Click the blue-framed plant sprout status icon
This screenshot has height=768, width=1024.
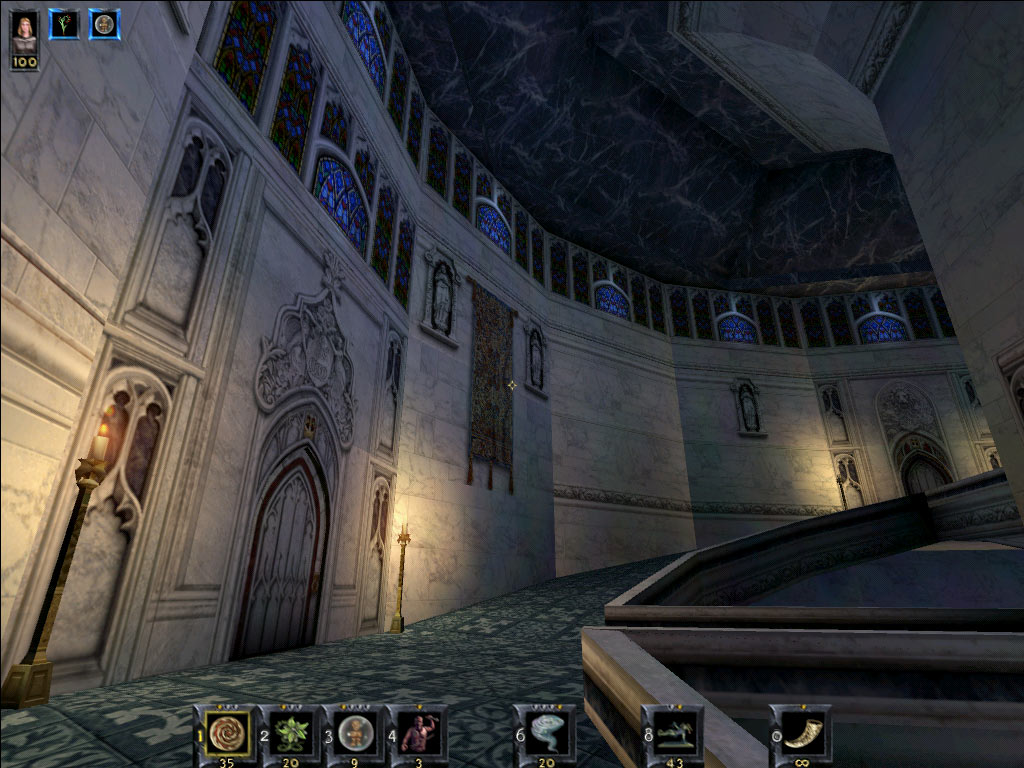pos(64,24)
